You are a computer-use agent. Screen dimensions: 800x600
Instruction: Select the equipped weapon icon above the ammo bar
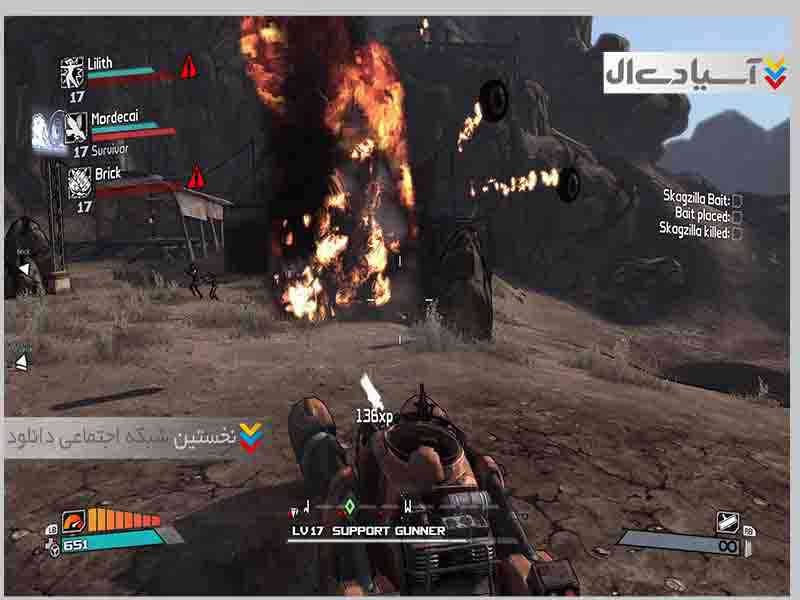[727, 522]
